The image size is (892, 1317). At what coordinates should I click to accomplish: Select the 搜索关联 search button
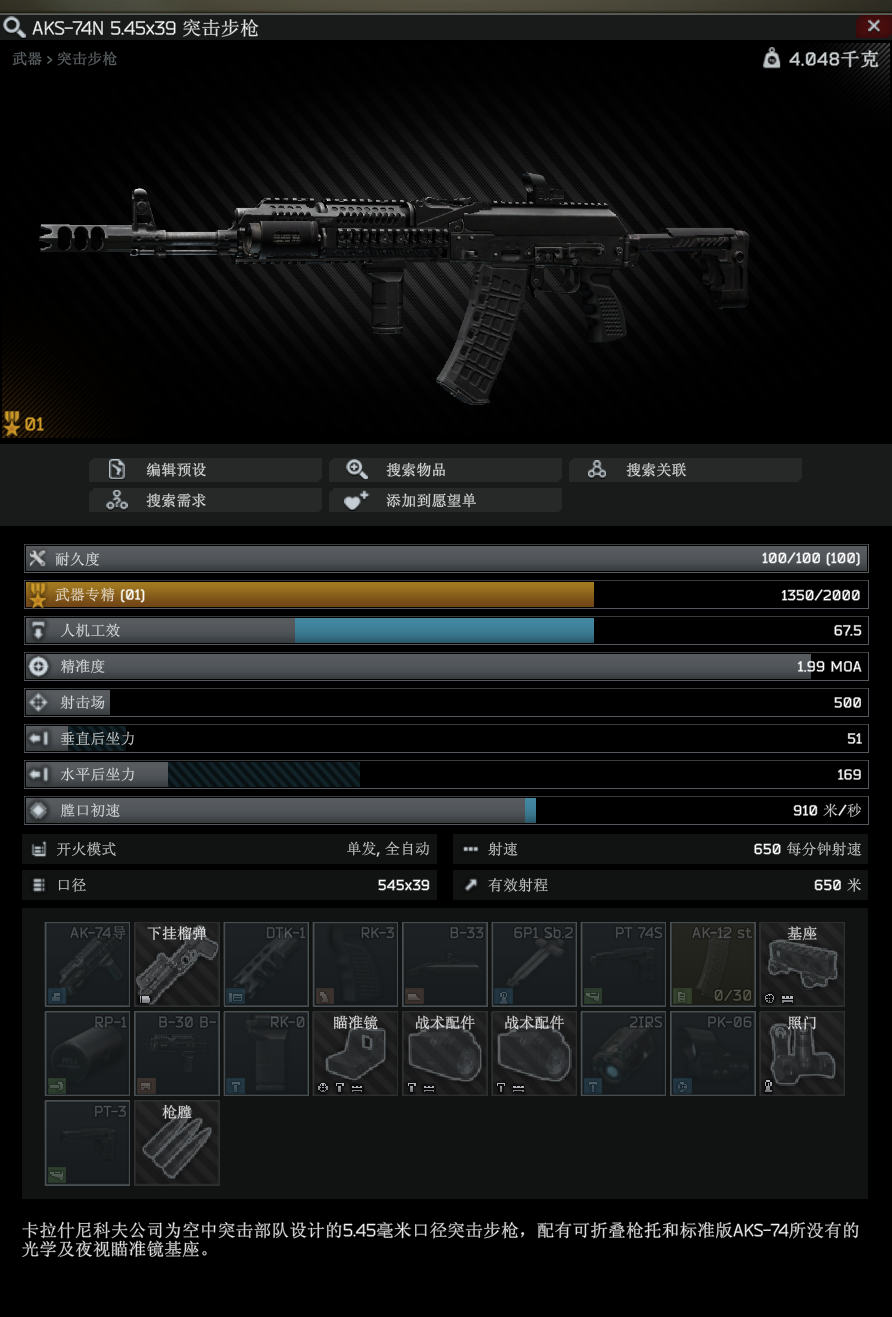[685, 470]
